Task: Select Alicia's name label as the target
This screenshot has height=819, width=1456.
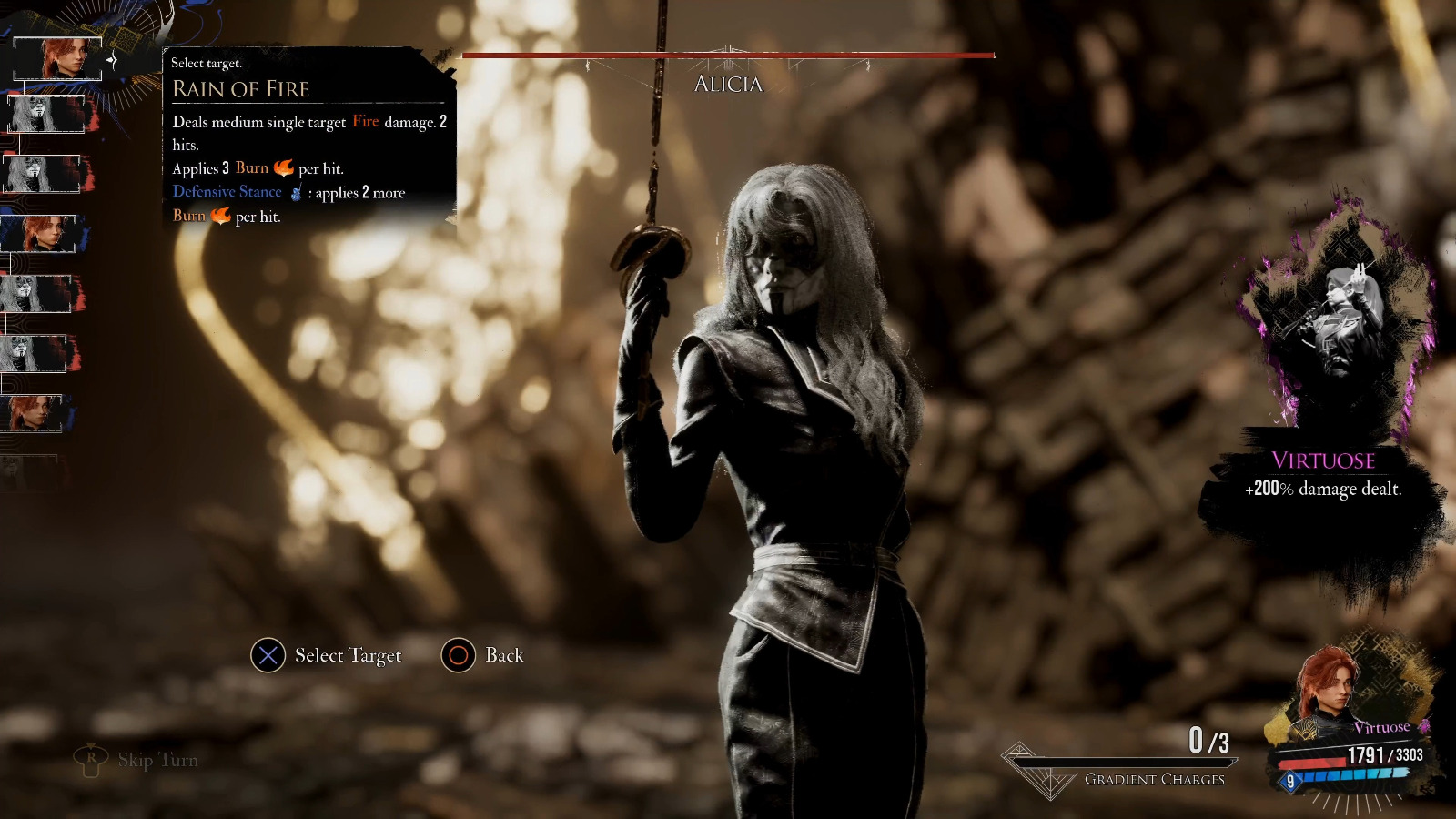Action: point(728,84)
